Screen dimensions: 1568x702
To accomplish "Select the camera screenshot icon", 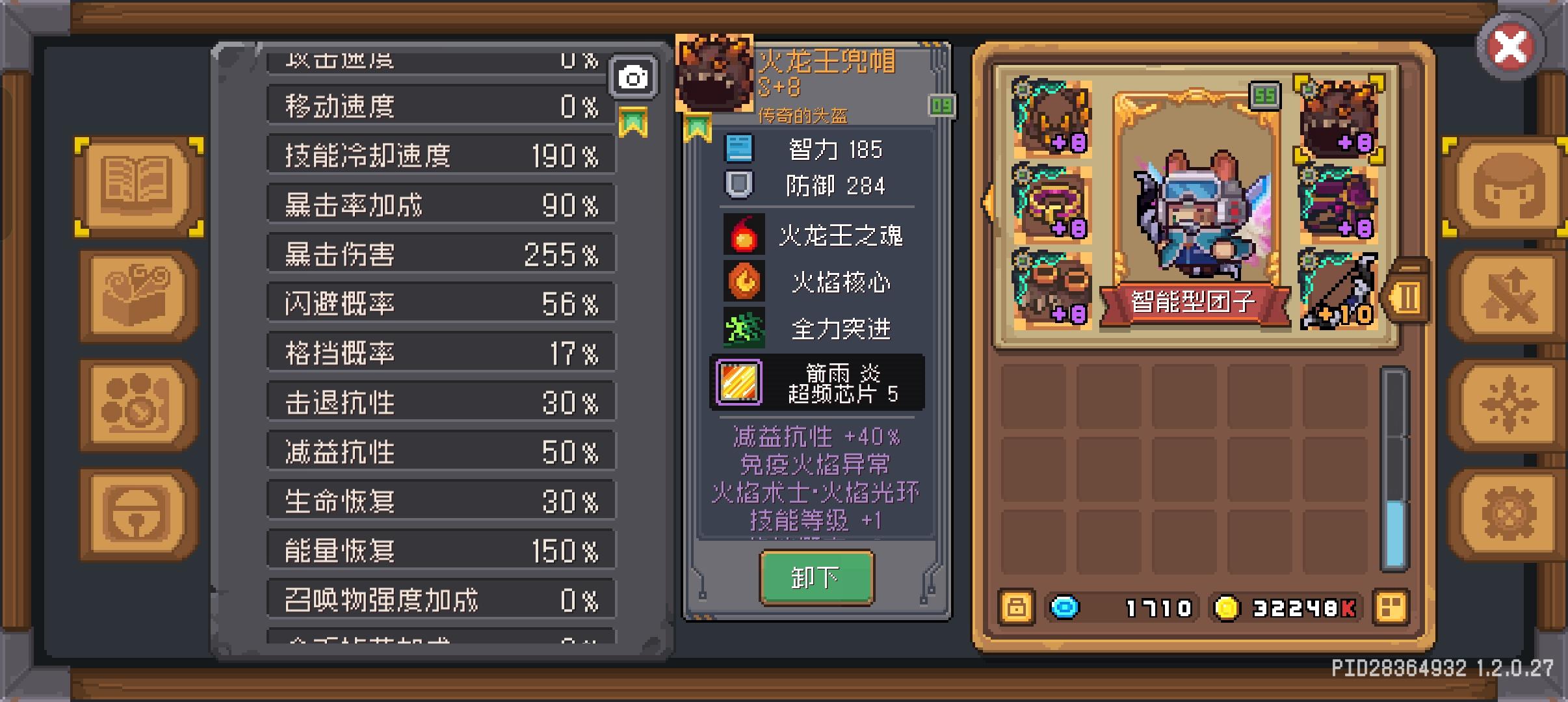I will 634,76.
